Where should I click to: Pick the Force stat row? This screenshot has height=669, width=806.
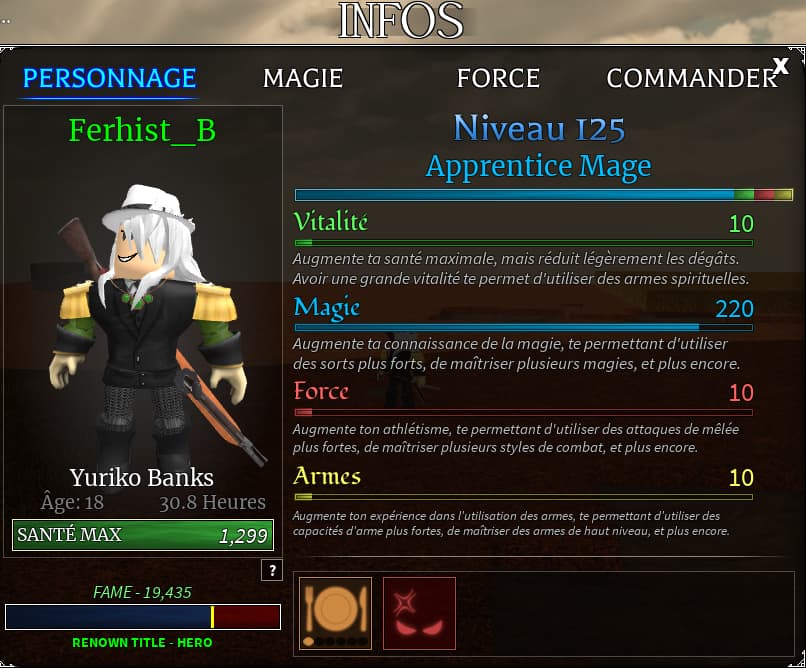click(x=523, y=392)
